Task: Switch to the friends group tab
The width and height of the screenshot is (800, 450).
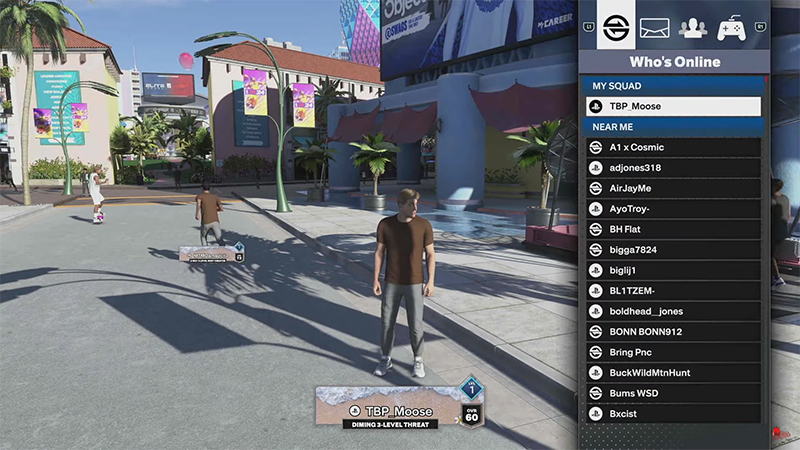Action: tap(692, 27)
